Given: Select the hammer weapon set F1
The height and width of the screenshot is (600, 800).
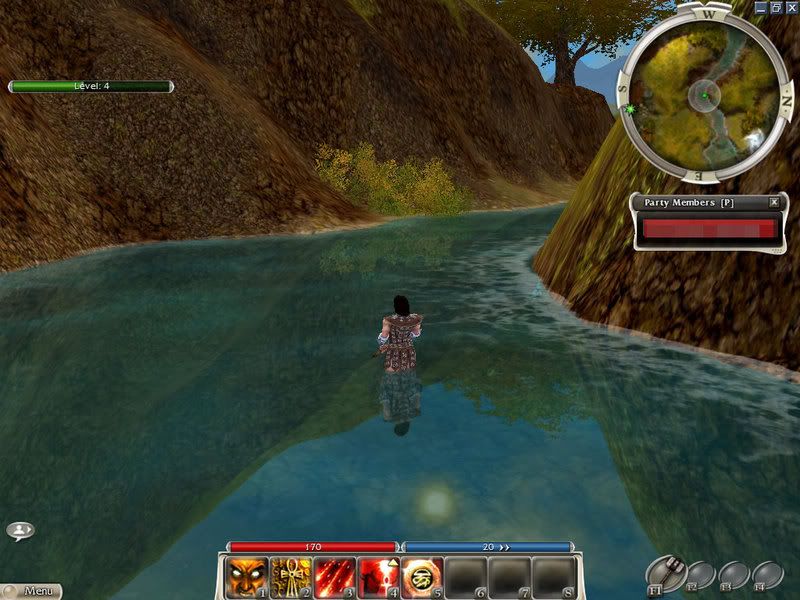Looking at the screenshot, I should pos(665,573).
